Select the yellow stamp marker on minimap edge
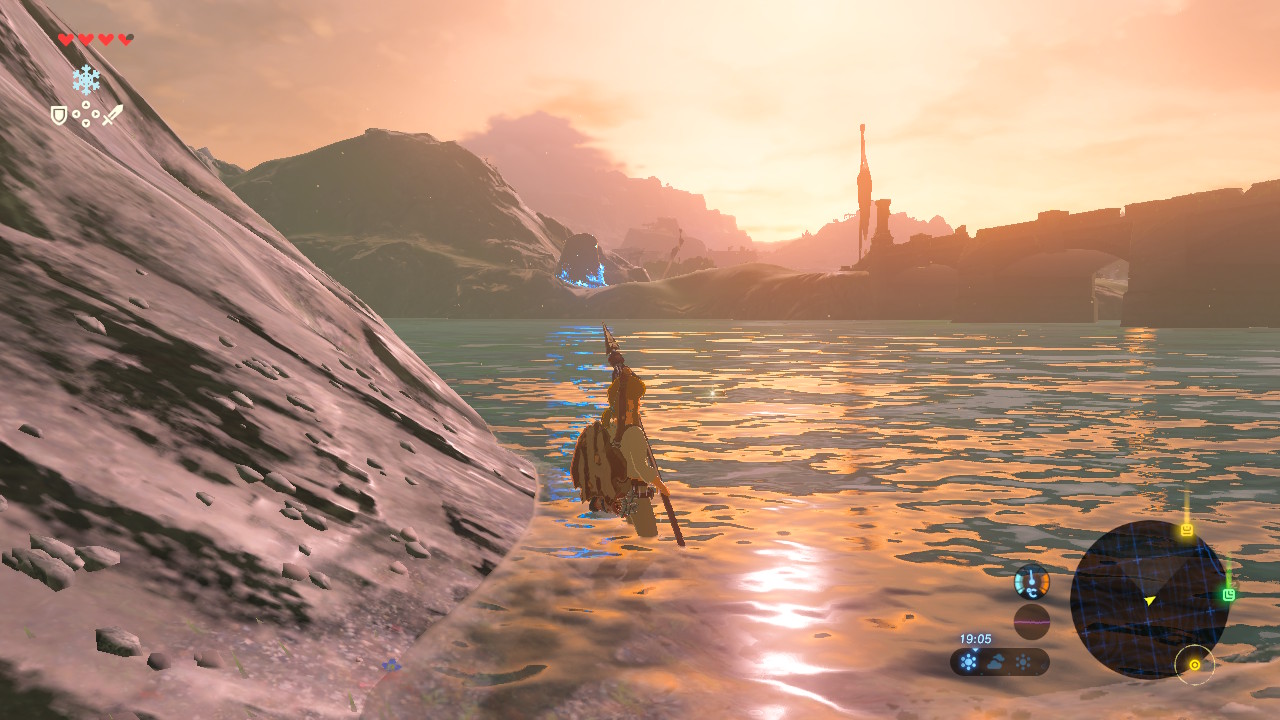The height and width of the screenshot is (720, 1280). pyautogui.click(x=1187, y=530)
